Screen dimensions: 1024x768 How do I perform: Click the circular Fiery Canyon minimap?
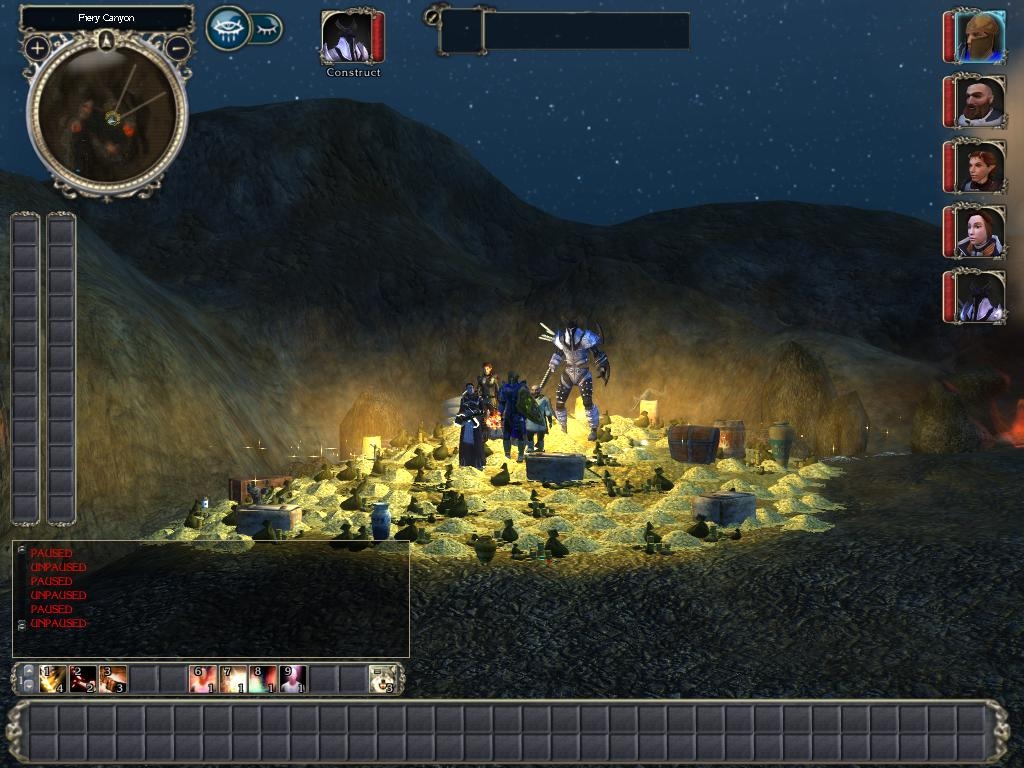tap(107, 115)
